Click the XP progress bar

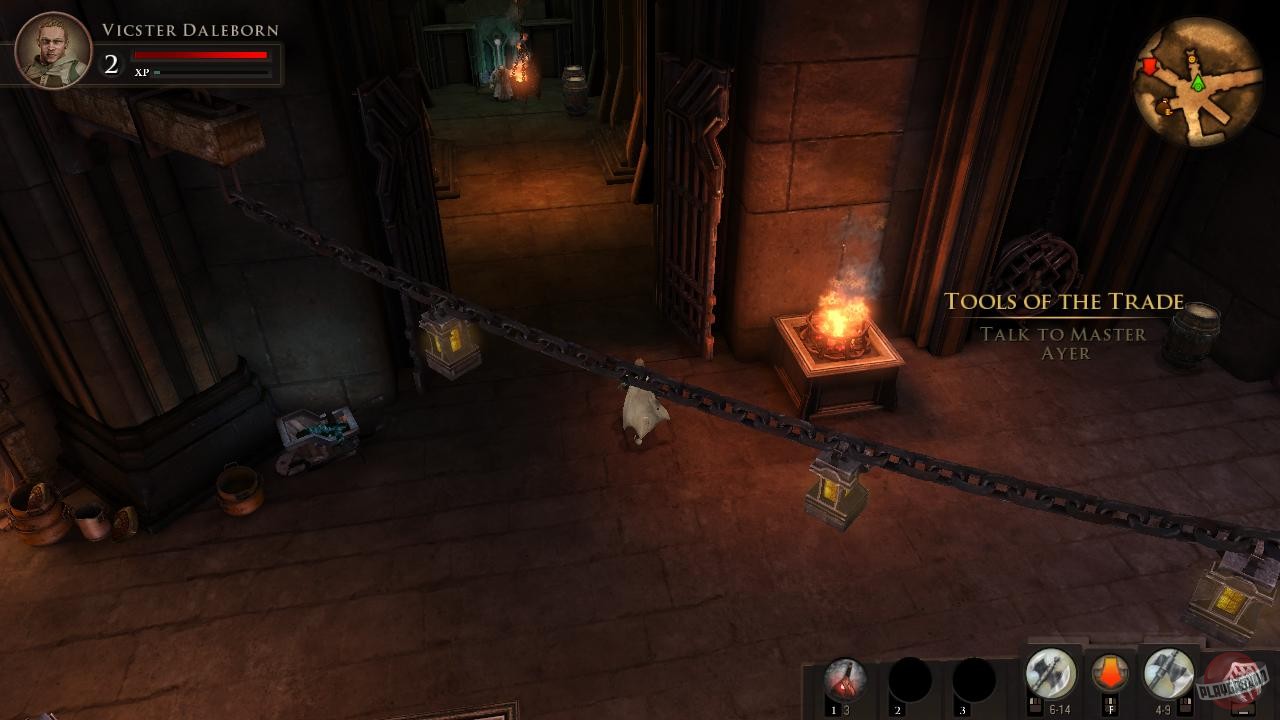tap(200, 73)
